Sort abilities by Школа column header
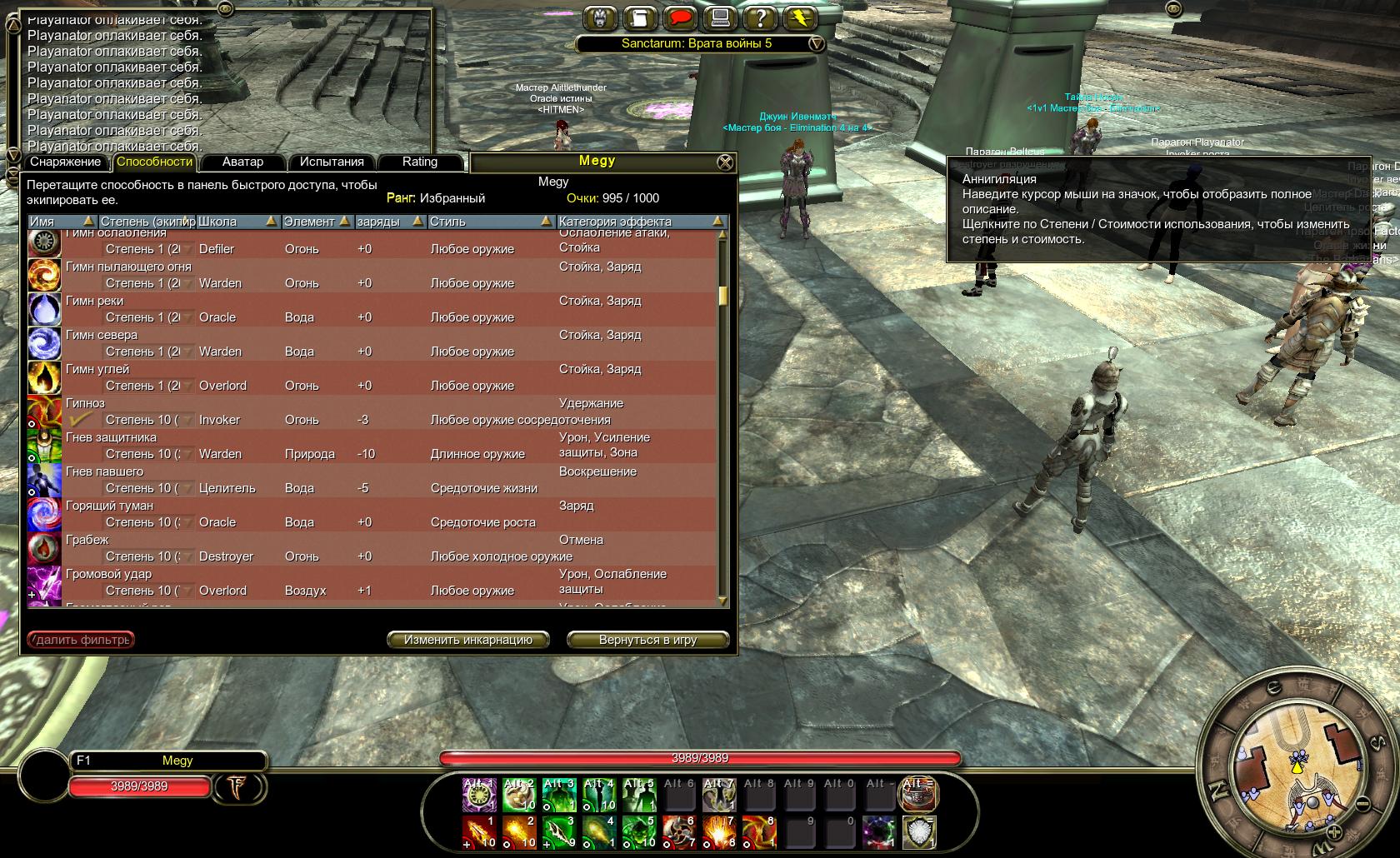 [x=237, y=222]
